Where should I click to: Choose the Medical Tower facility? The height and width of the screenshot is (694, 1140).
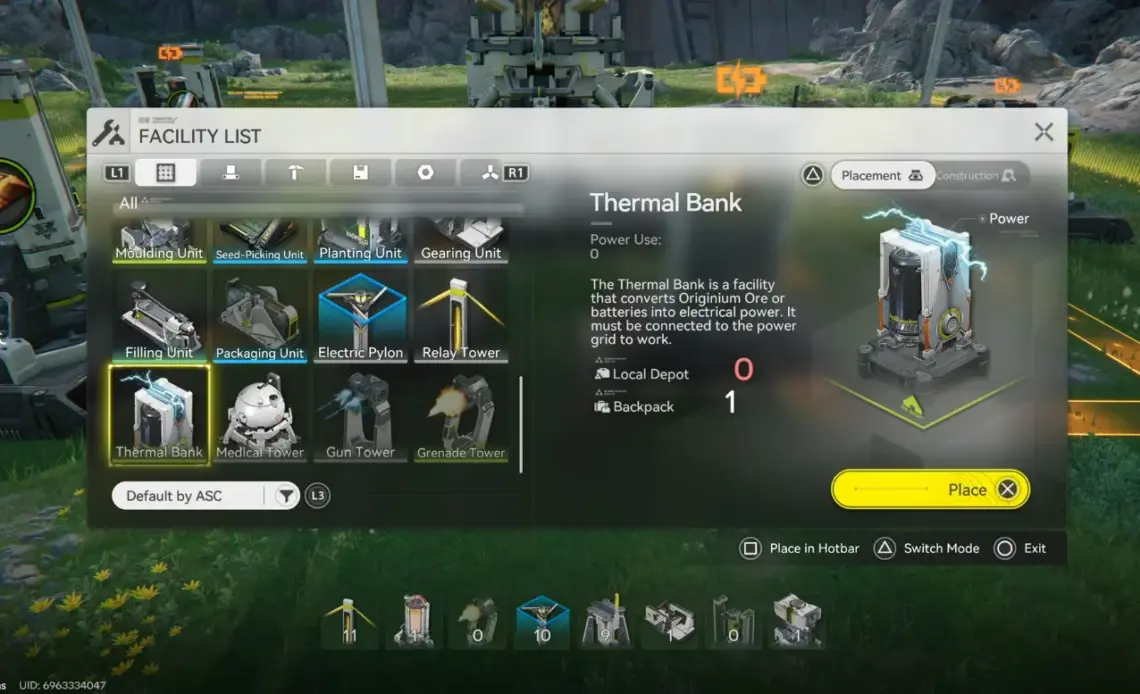260,415
